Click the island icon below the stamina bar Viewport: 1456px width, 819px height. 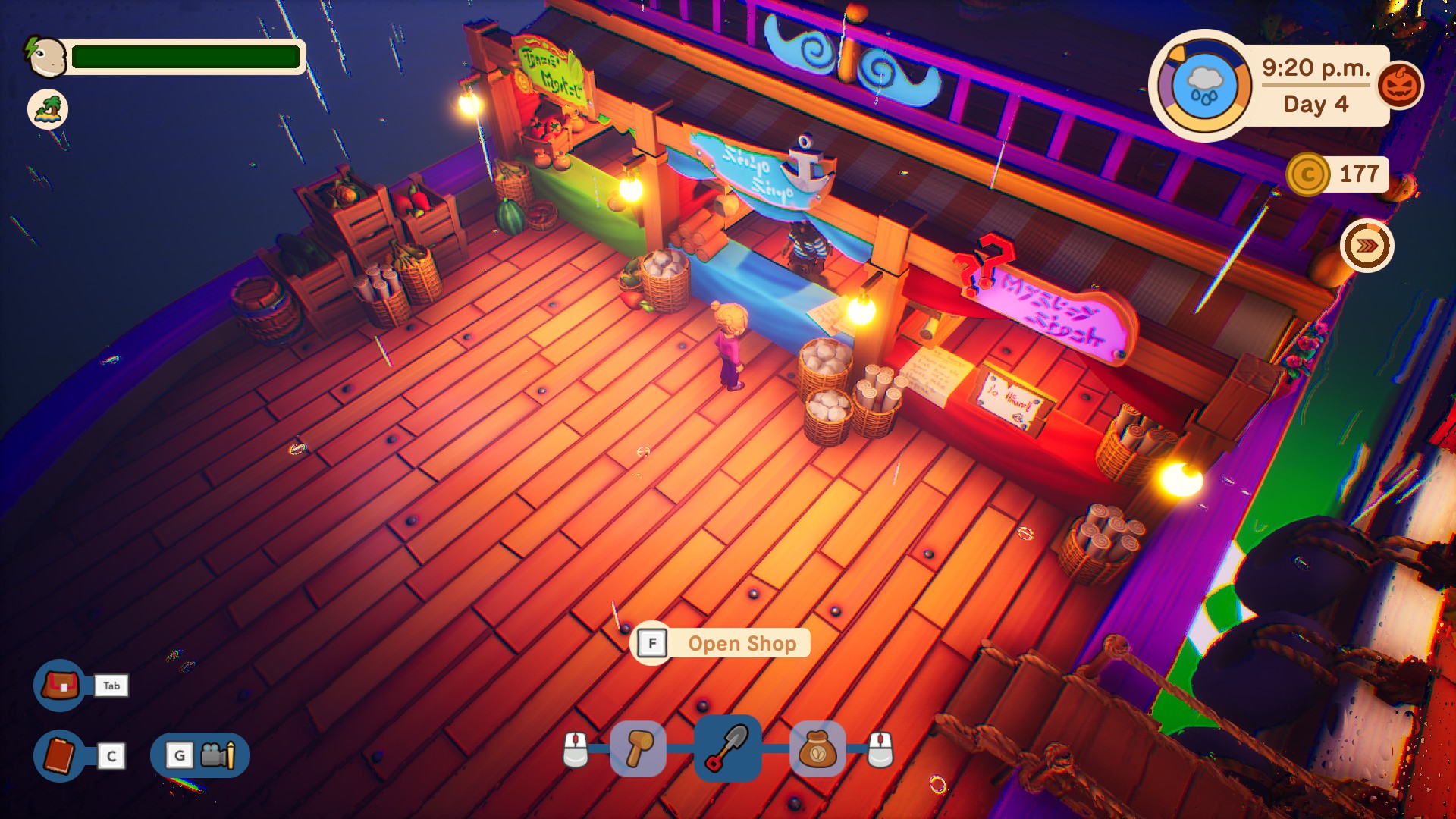[x=48, y=109]
